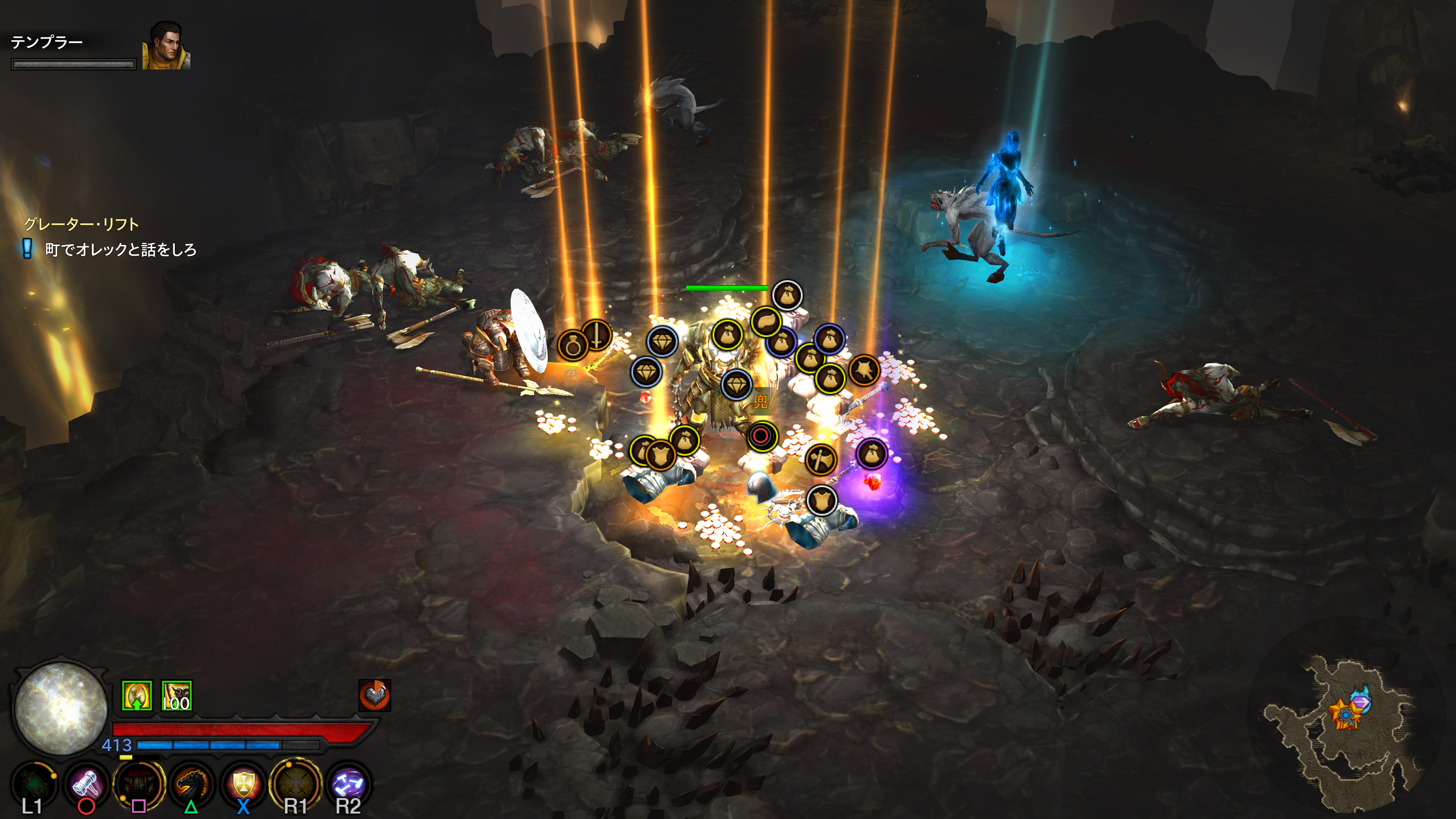
Task: Pick up the orange axe loot marker
Action: tap(820, 460)
